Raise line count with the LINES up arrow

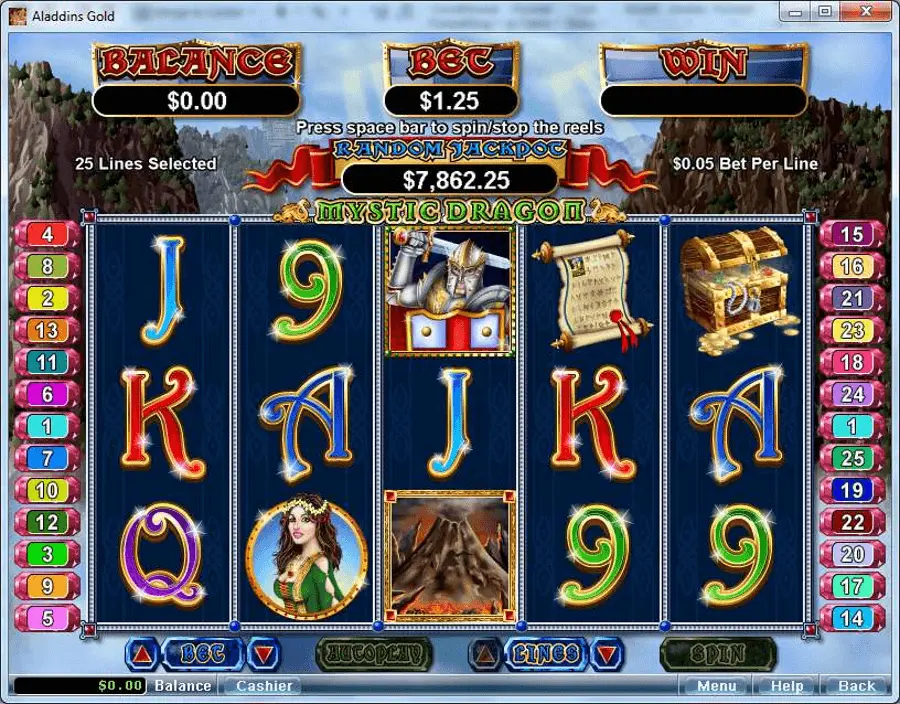(x=486, y=655)
